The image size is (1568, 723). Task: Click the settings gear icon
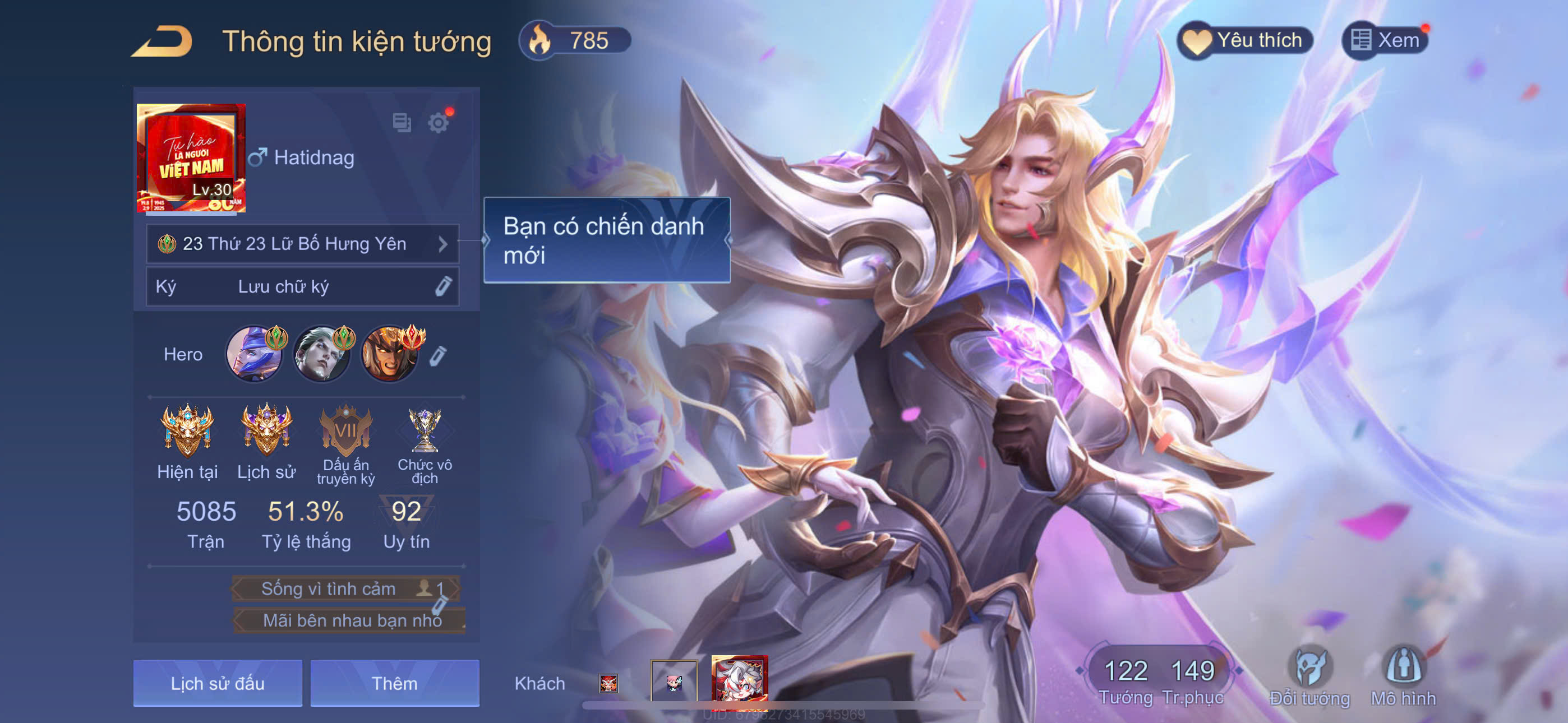438,123
